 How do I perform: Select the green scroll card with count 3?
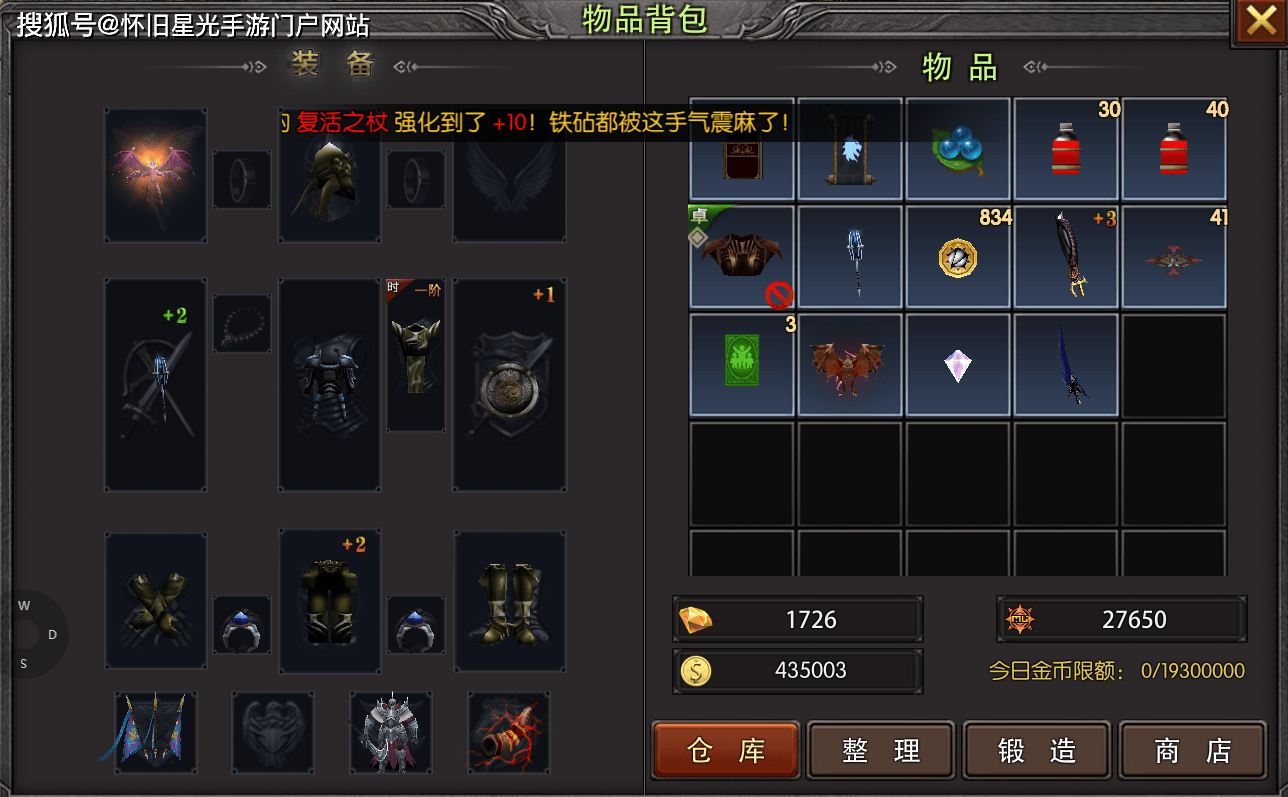click(741, 364)
